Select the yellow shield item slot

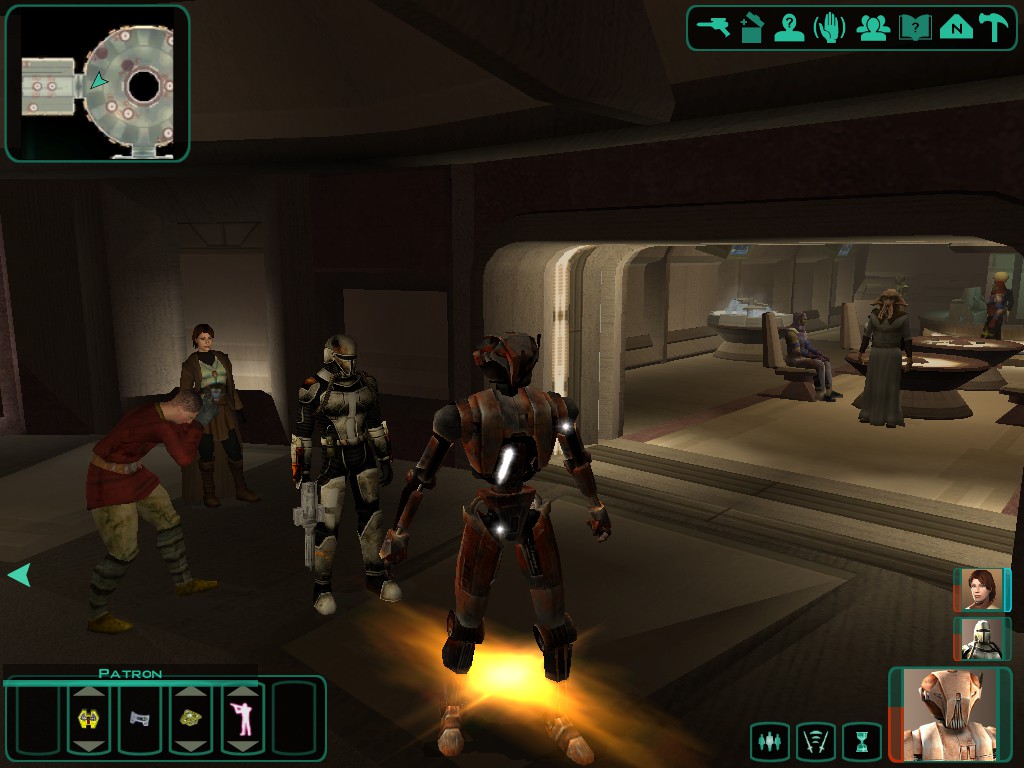[88, 718]
